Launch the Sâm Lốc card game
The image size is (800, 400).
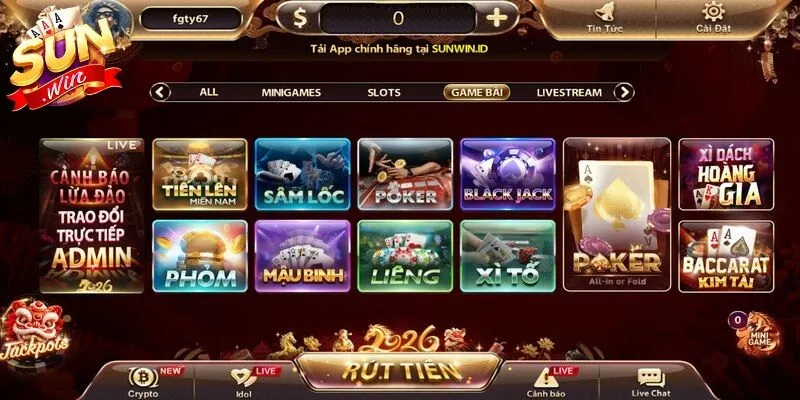tap(302, 174)
